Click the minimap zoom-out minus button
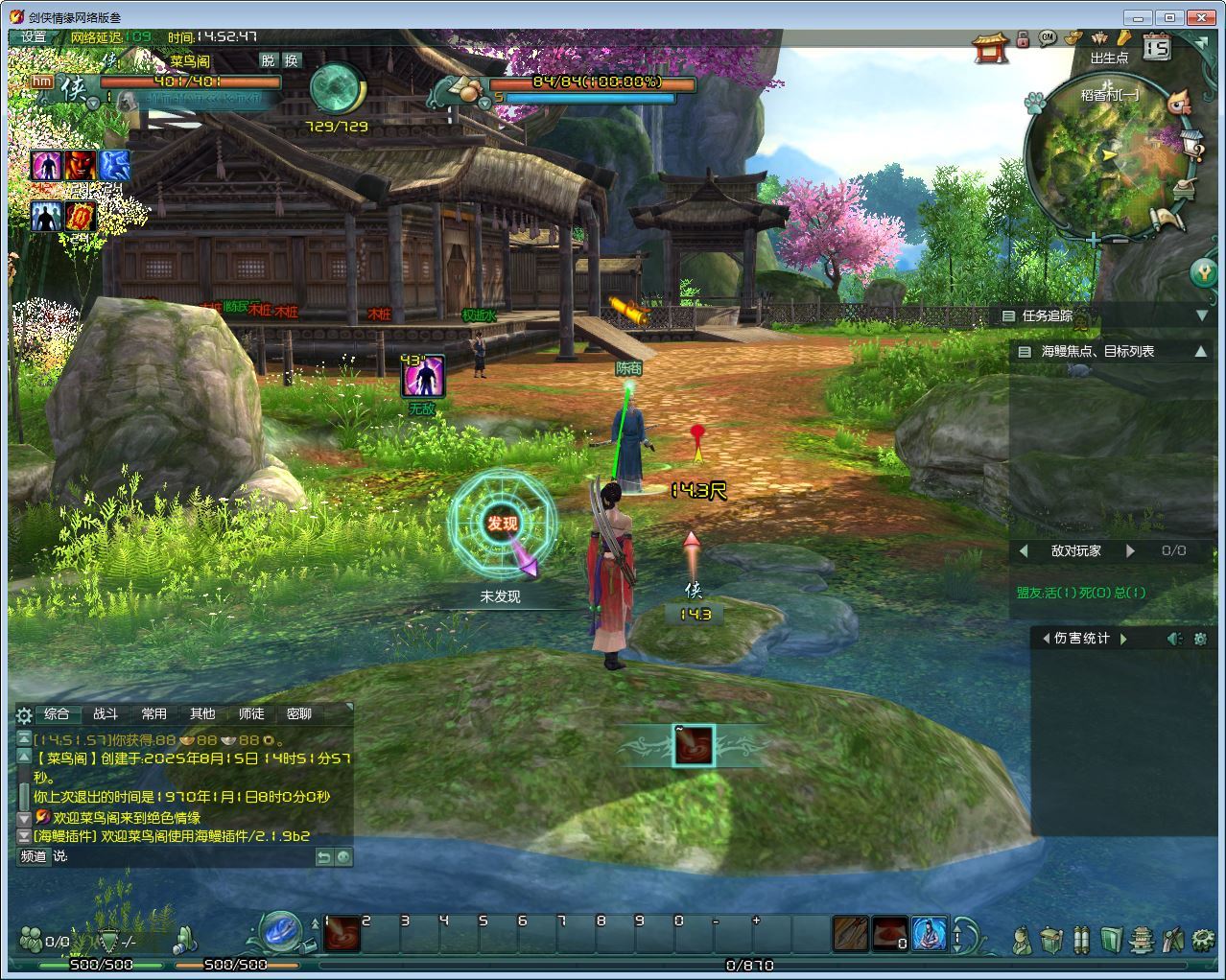Image resolution: width=1226 pixels, height=980 pixels. (1120, 241)
